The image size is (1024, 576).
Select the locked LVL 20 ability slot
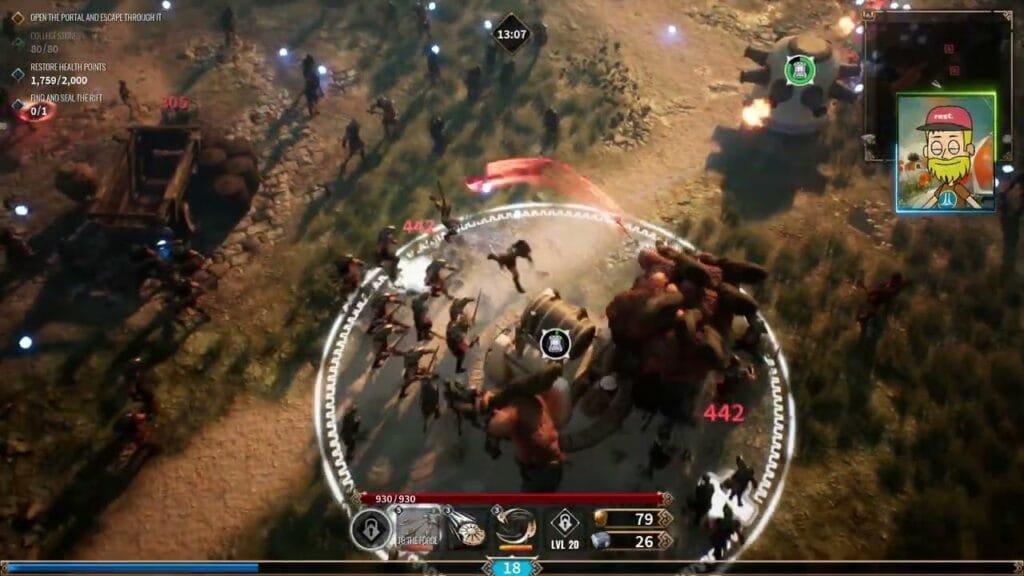click(x=564, y=529)
